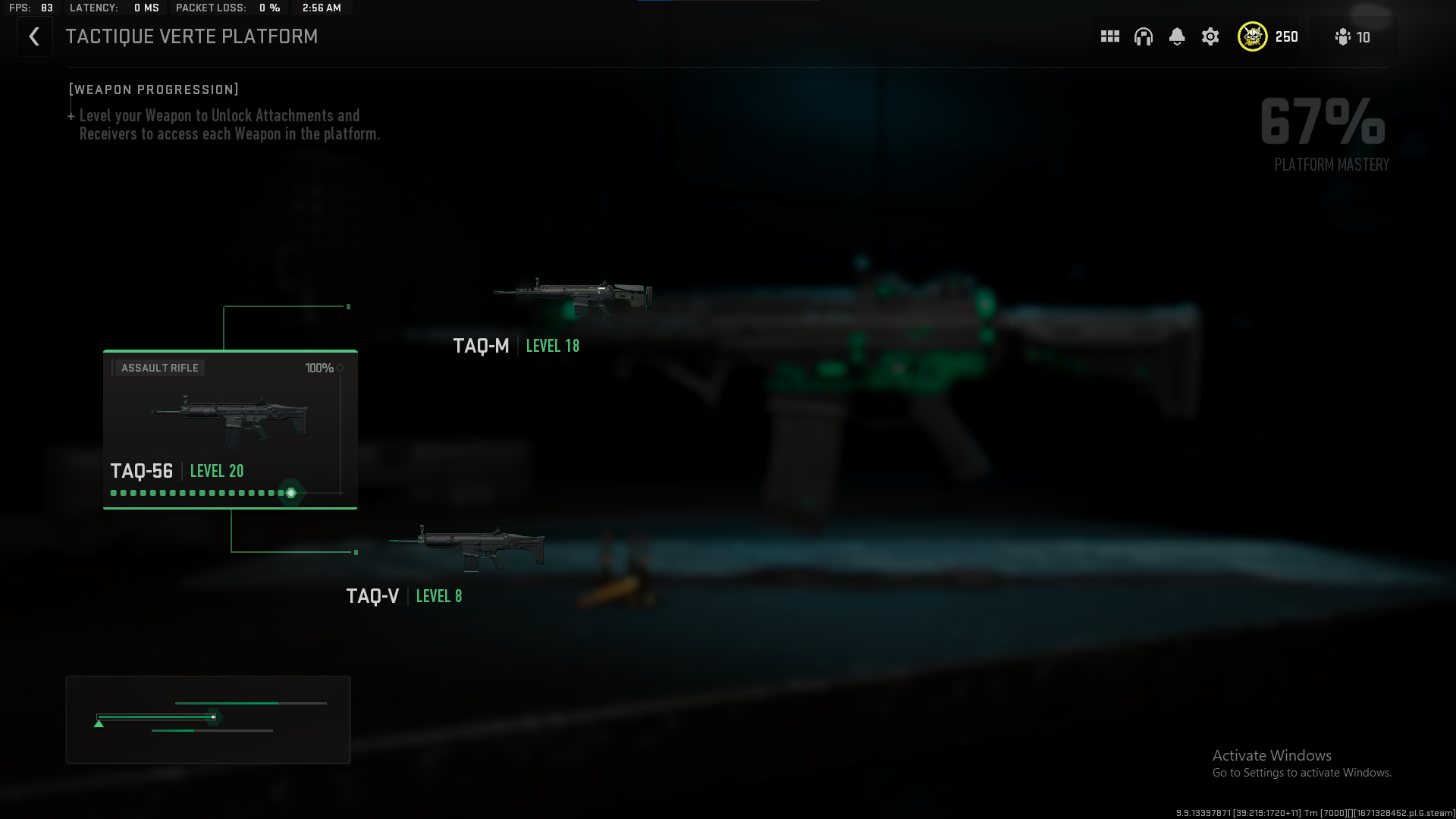Go back using the top-left arrow
Viewport: 1456px width, 819px height.
pyautogui.click(x=34, y=36)
